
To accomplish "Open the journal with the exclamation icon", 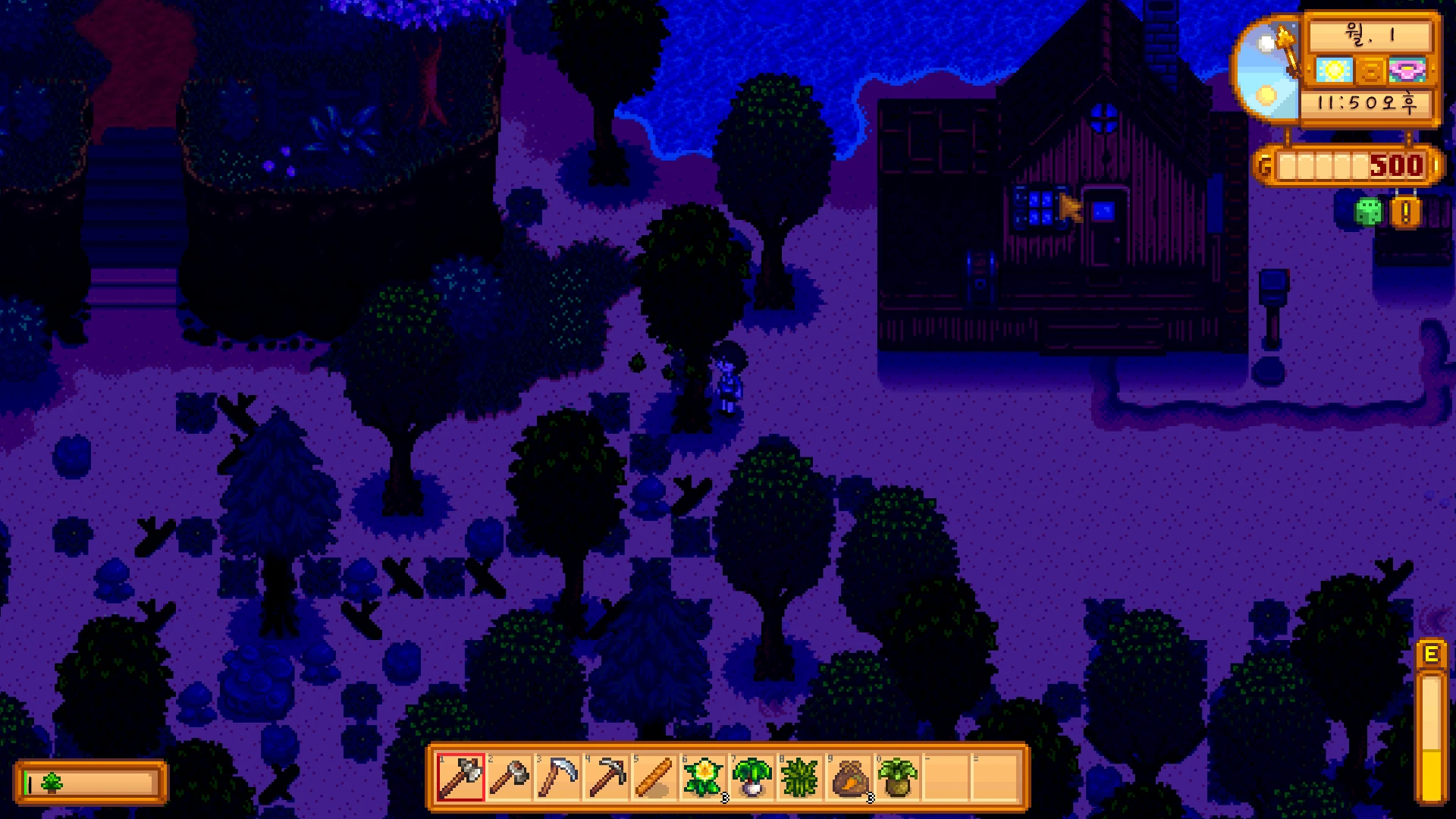I will click(x=1405, y=212).
